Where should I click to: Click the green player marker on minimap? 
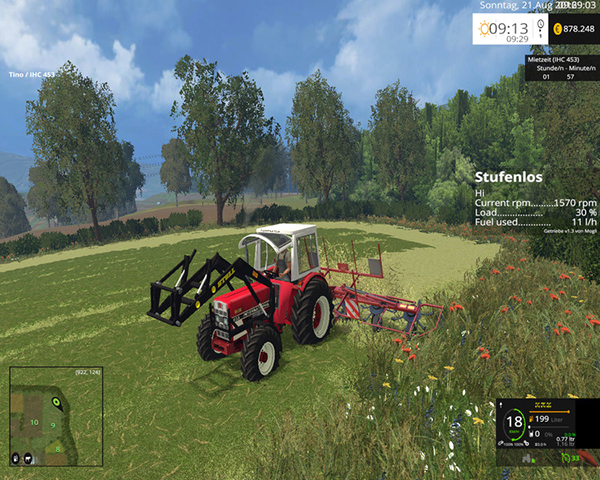pos(57,403)
